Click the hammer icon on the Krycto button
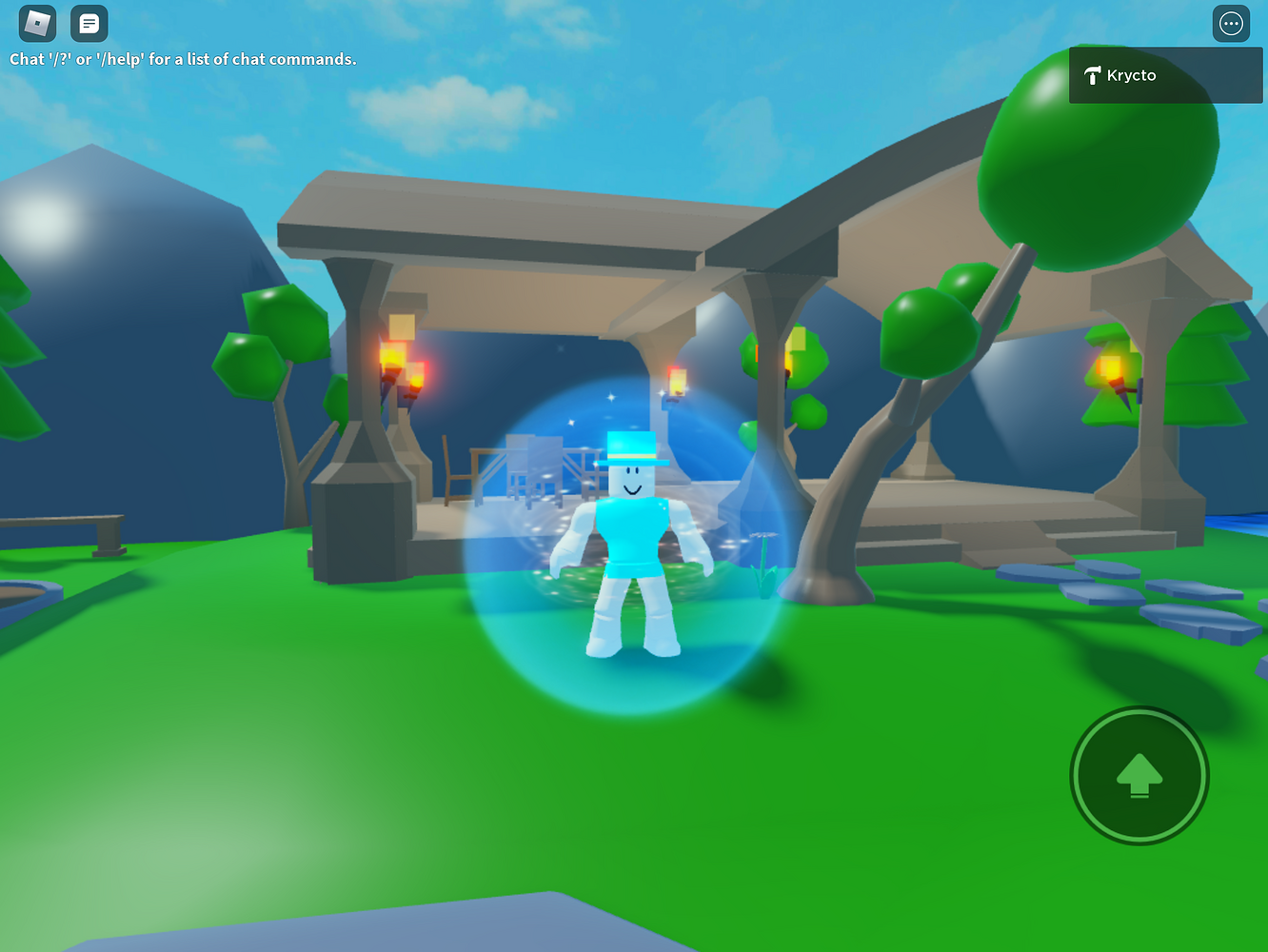The height and width of the screenshot is (952, 1268). click(x=1093, y=74)
